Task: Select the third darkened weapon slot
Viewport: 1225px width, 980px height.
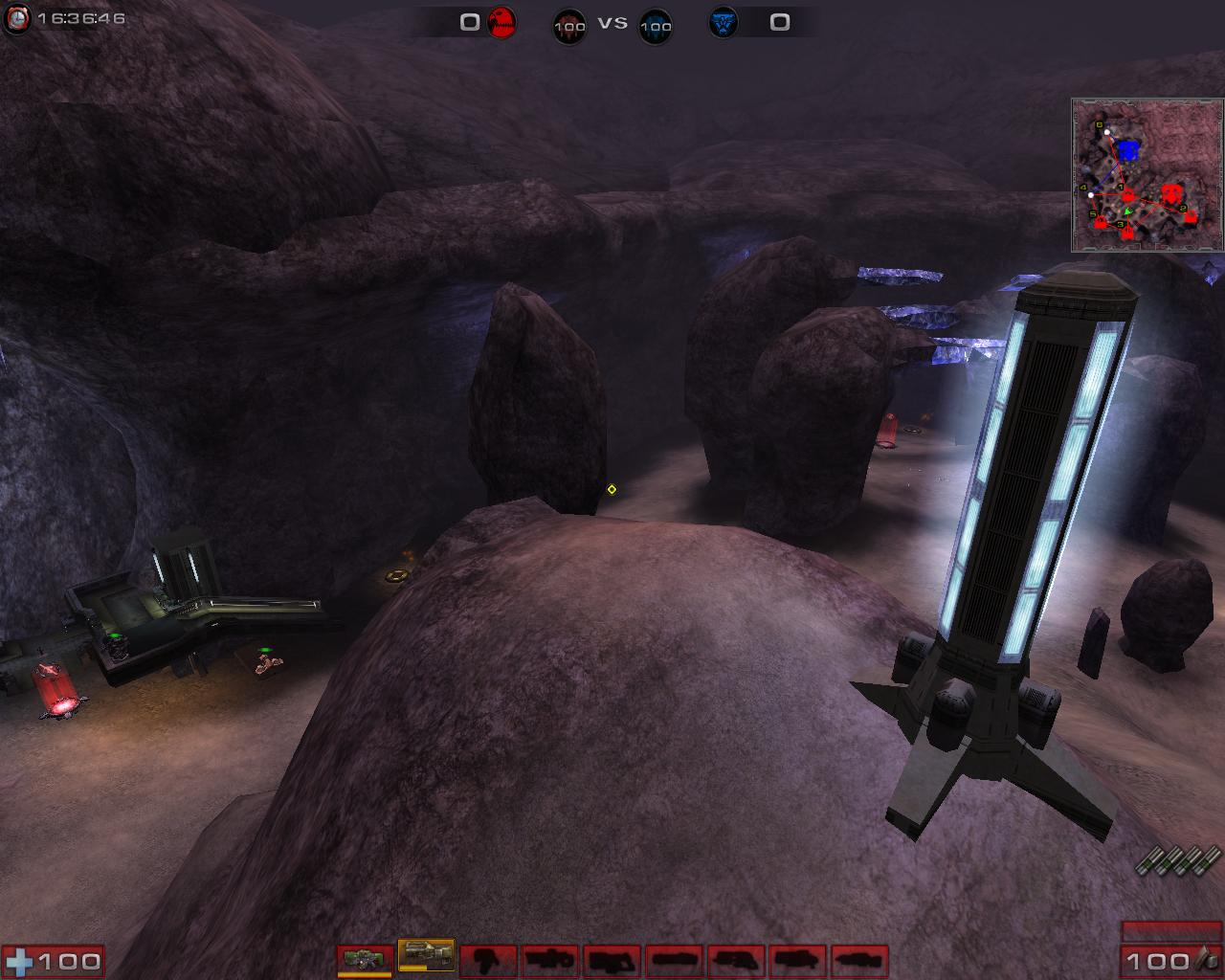Action: pos(490,960)
